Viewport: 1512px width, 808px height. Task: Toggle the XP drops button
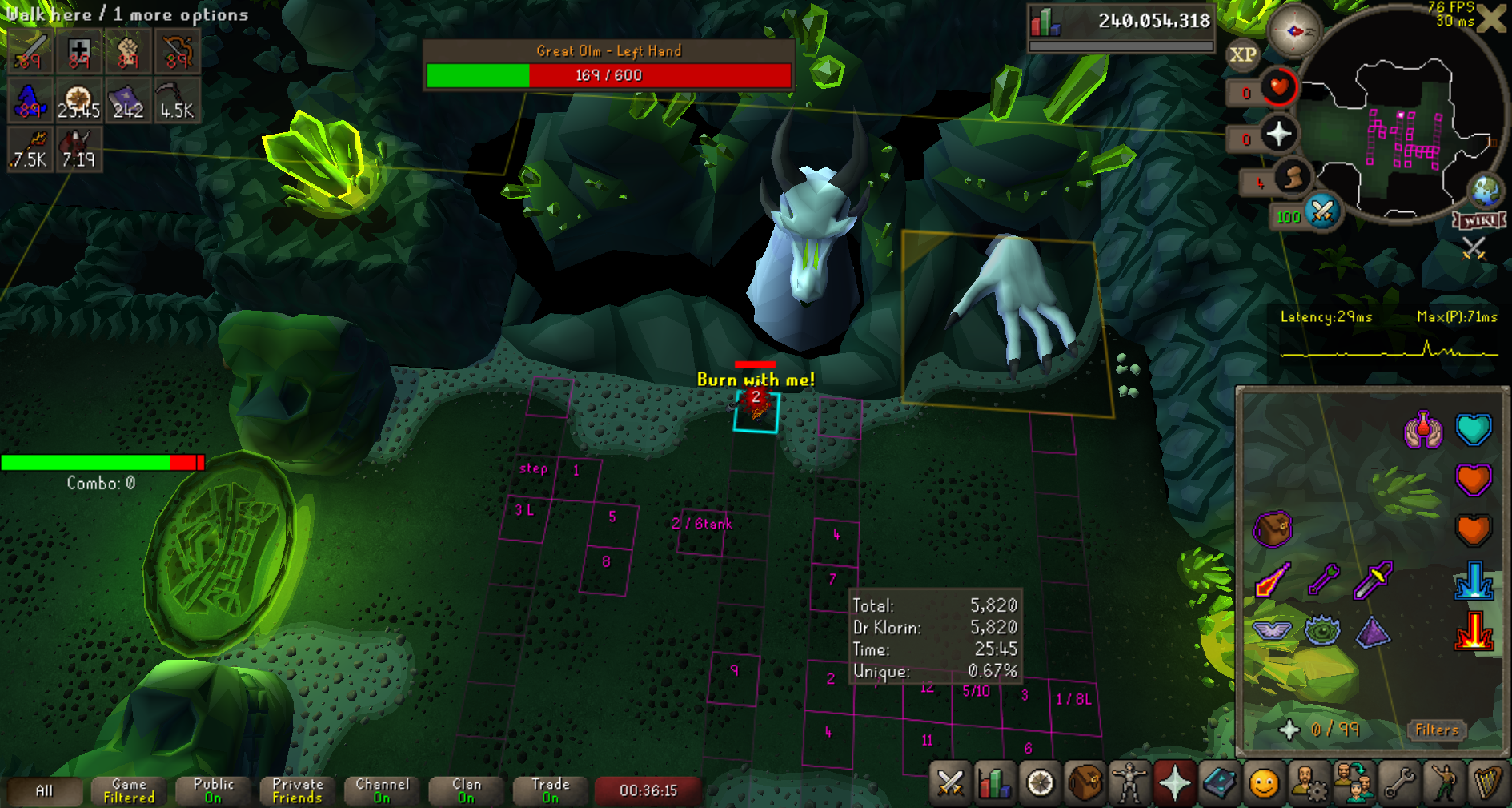tap(1242, 54)
